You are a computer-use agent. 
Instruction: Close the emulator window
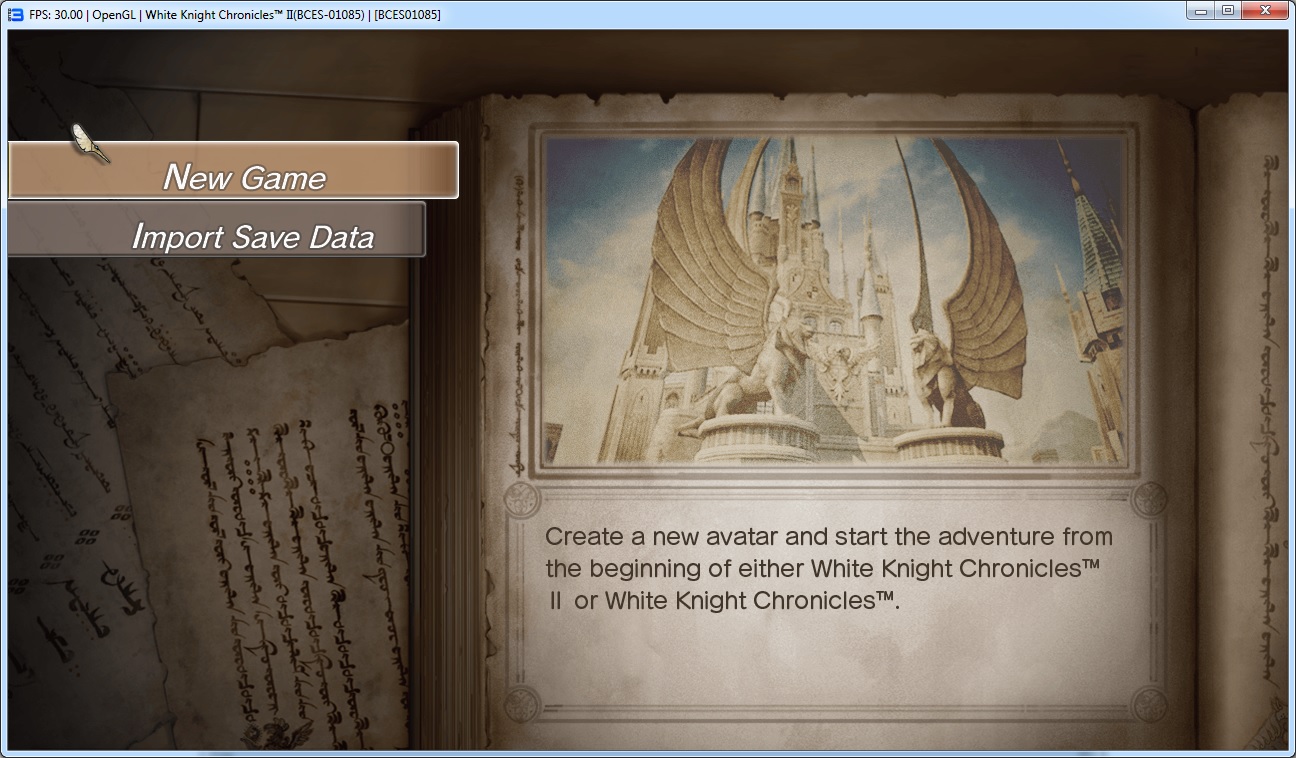coord(1265,11)
